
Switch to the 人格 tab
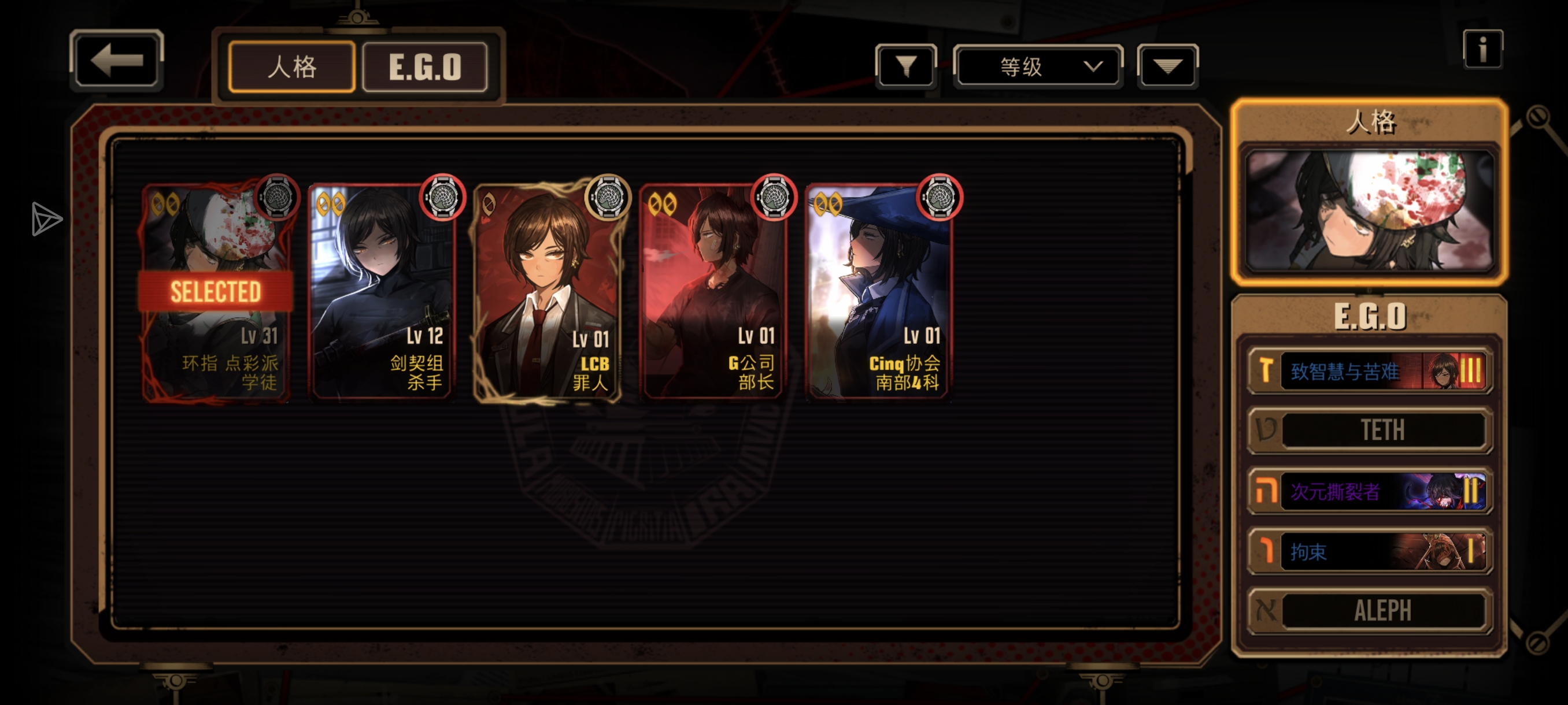coord(292,67)
